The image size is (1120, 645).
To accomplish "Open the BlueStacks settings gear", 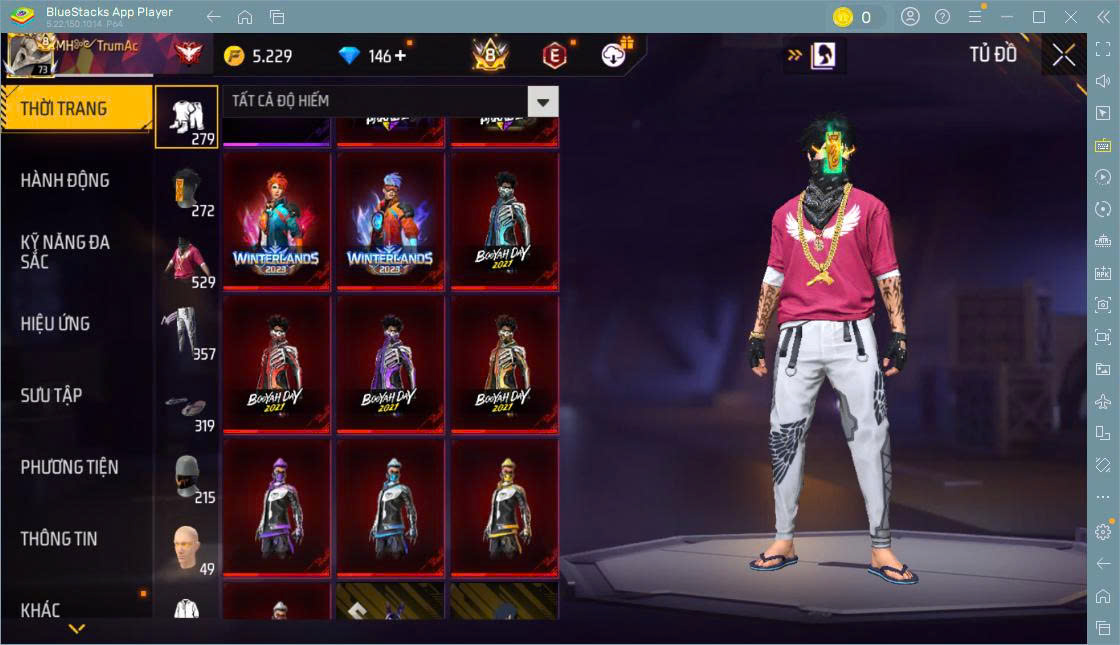I will coord(1102,532).
